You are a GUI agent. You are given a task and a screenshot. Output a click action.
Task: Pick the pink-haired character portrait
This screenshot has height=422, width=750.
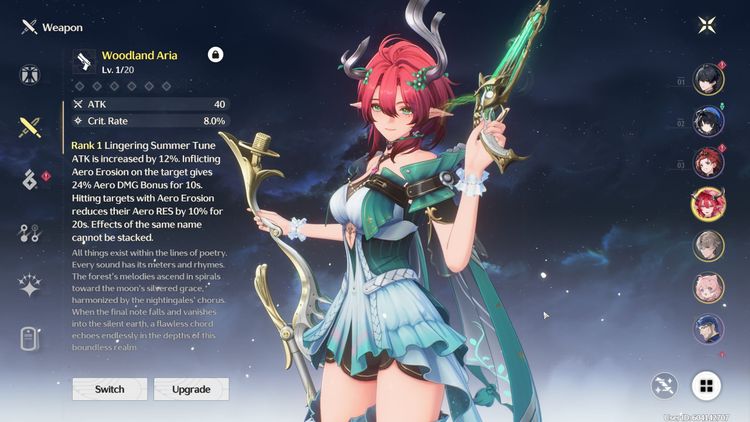coord(708,287)
